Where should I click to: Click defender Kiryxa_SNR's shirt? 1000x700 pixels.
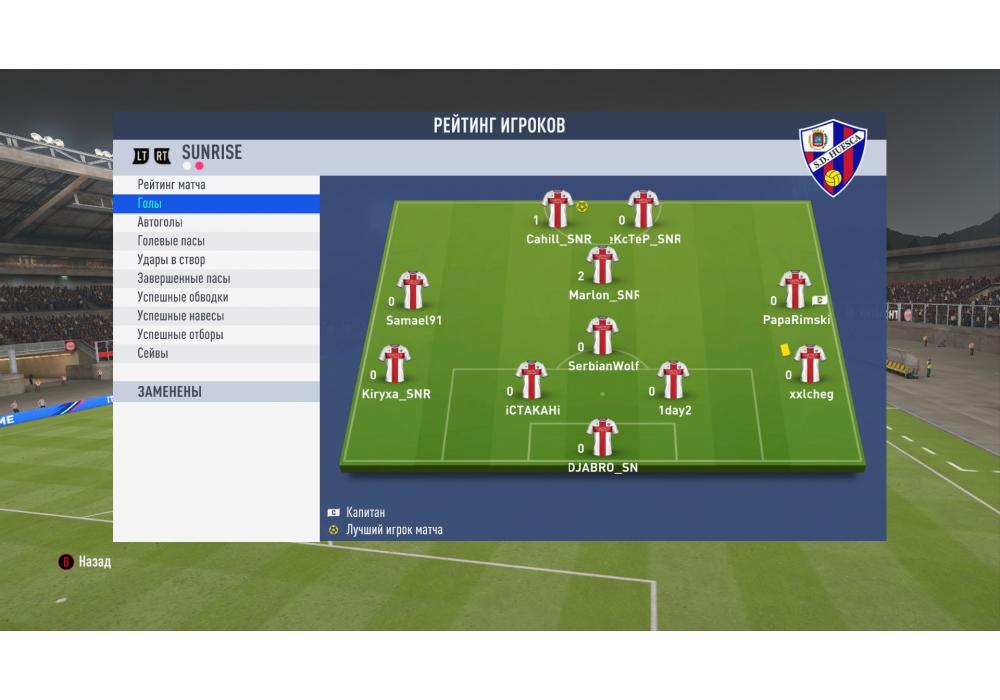[x=395, y=365]
